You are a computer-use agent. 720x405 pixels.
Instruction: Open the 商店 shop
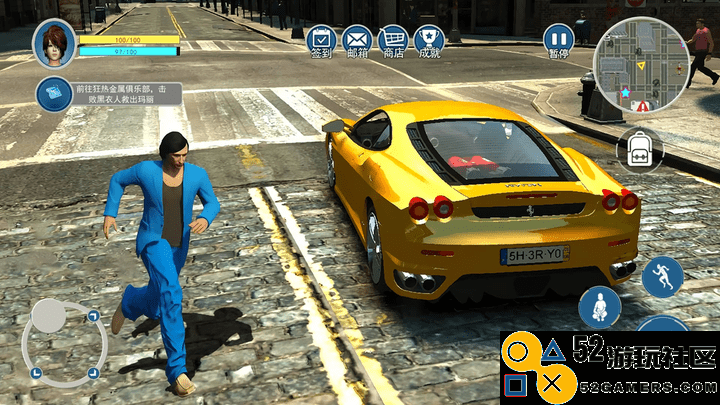(x=393, y=41)
